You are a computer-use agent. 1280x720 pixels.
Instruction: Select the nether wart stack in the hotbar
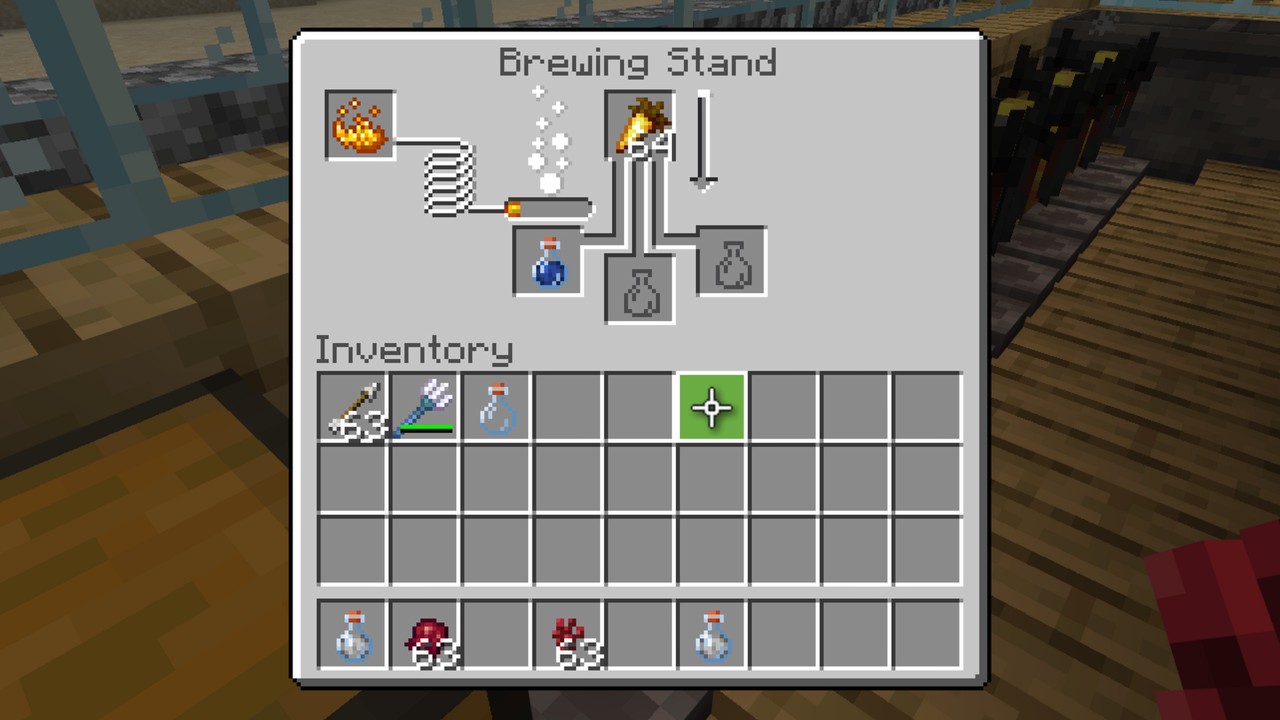[x=567, y=633]
